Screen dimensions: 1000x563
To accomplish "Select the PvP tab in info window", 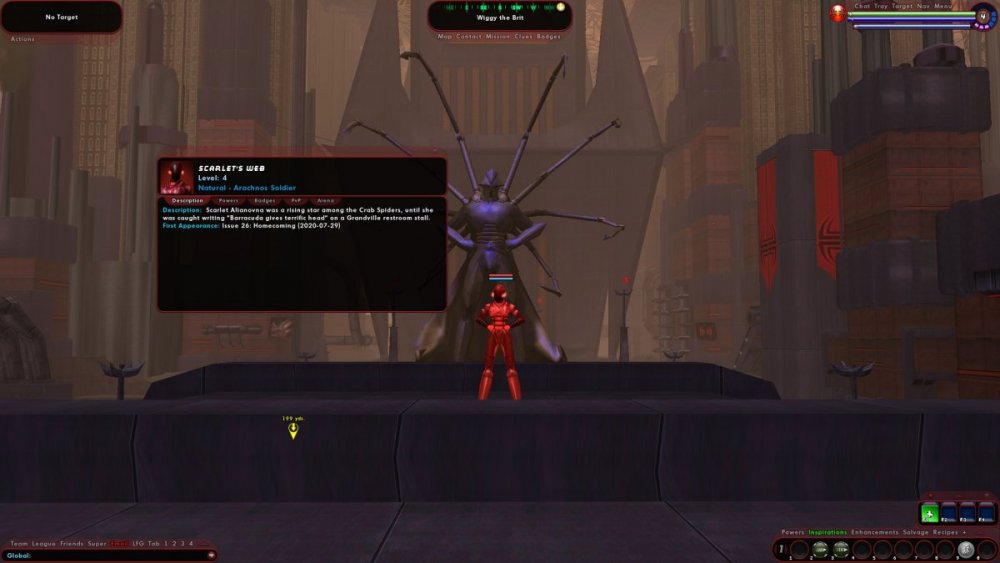I will pos(296,200).
